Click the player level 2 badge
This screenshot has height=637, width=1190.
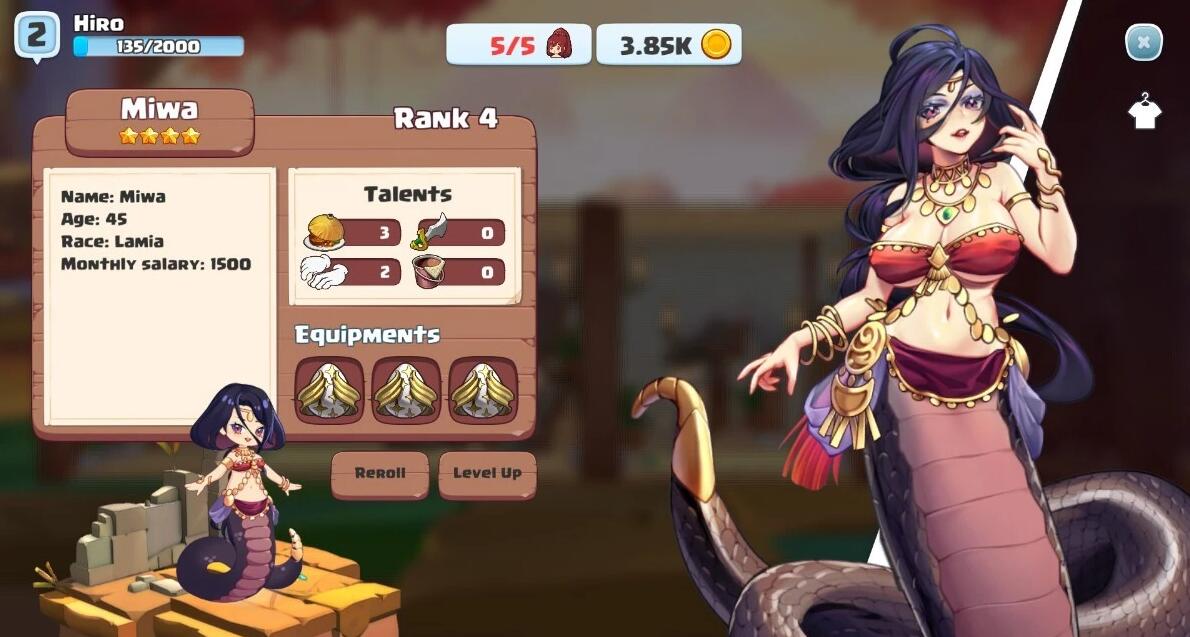(36, 36)
